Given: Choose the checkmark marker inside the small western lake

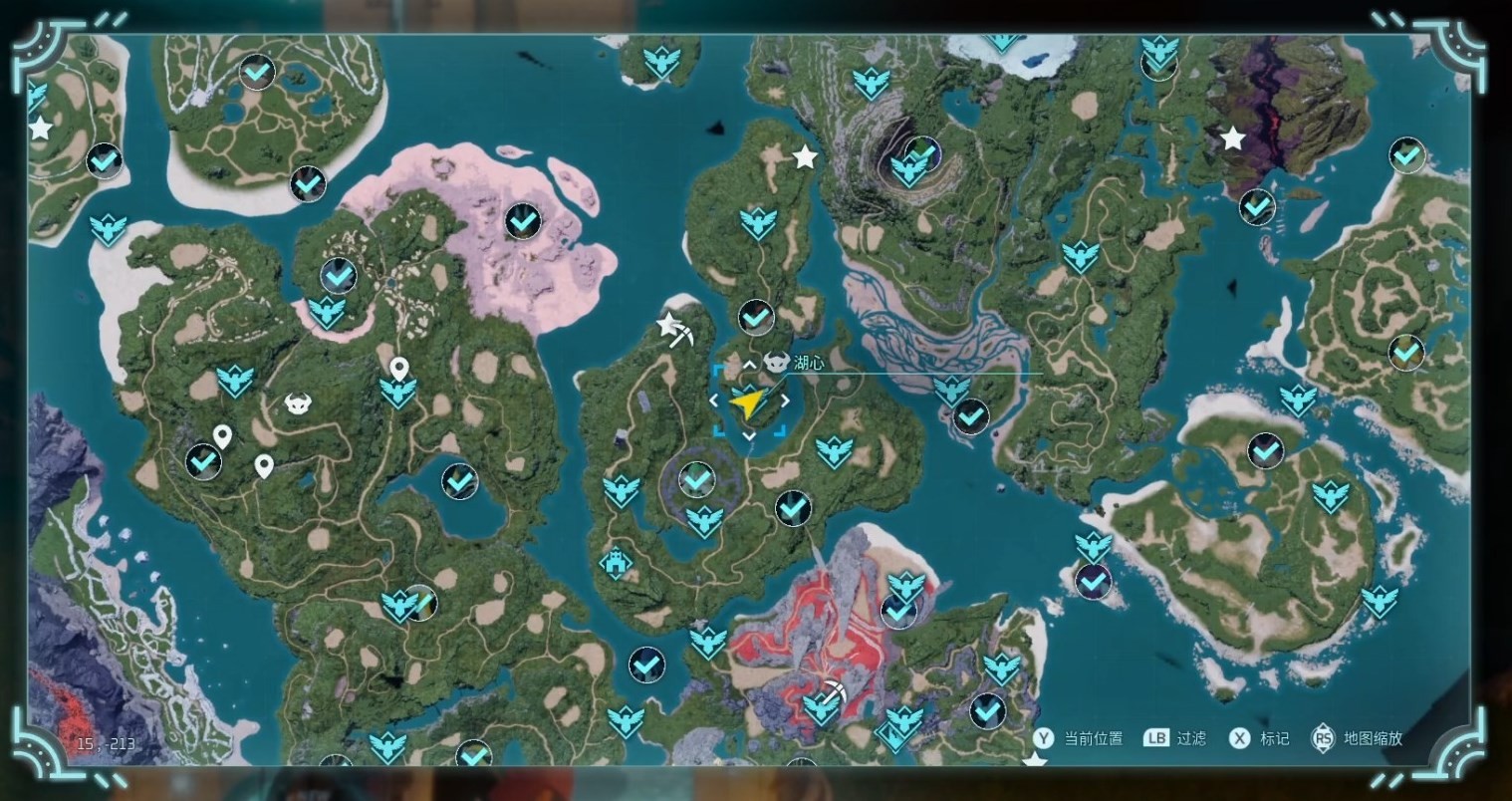Looking at the screenshot, I should click(x=459, y=482).
